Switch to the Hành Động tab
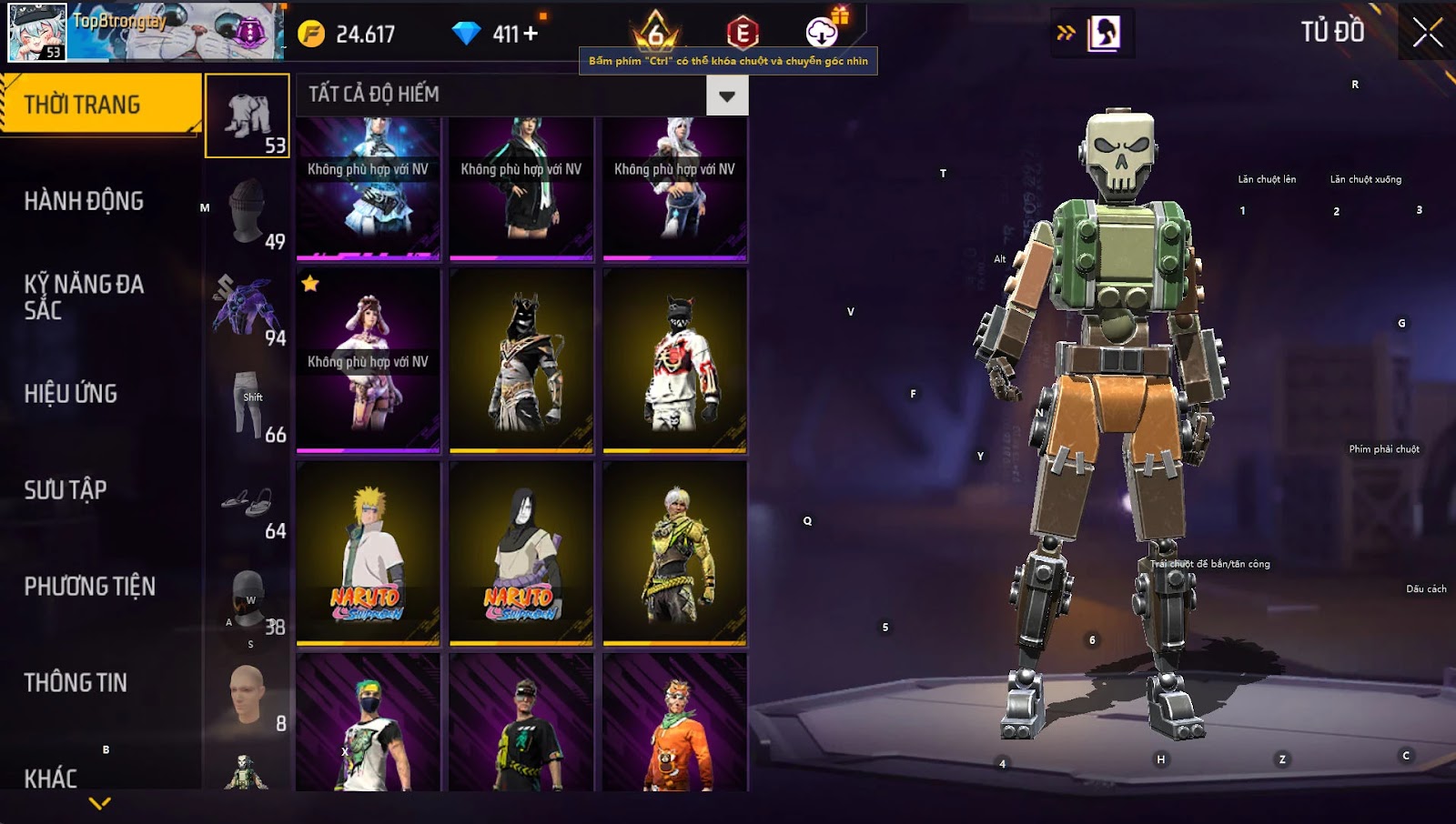 (84, 201)
